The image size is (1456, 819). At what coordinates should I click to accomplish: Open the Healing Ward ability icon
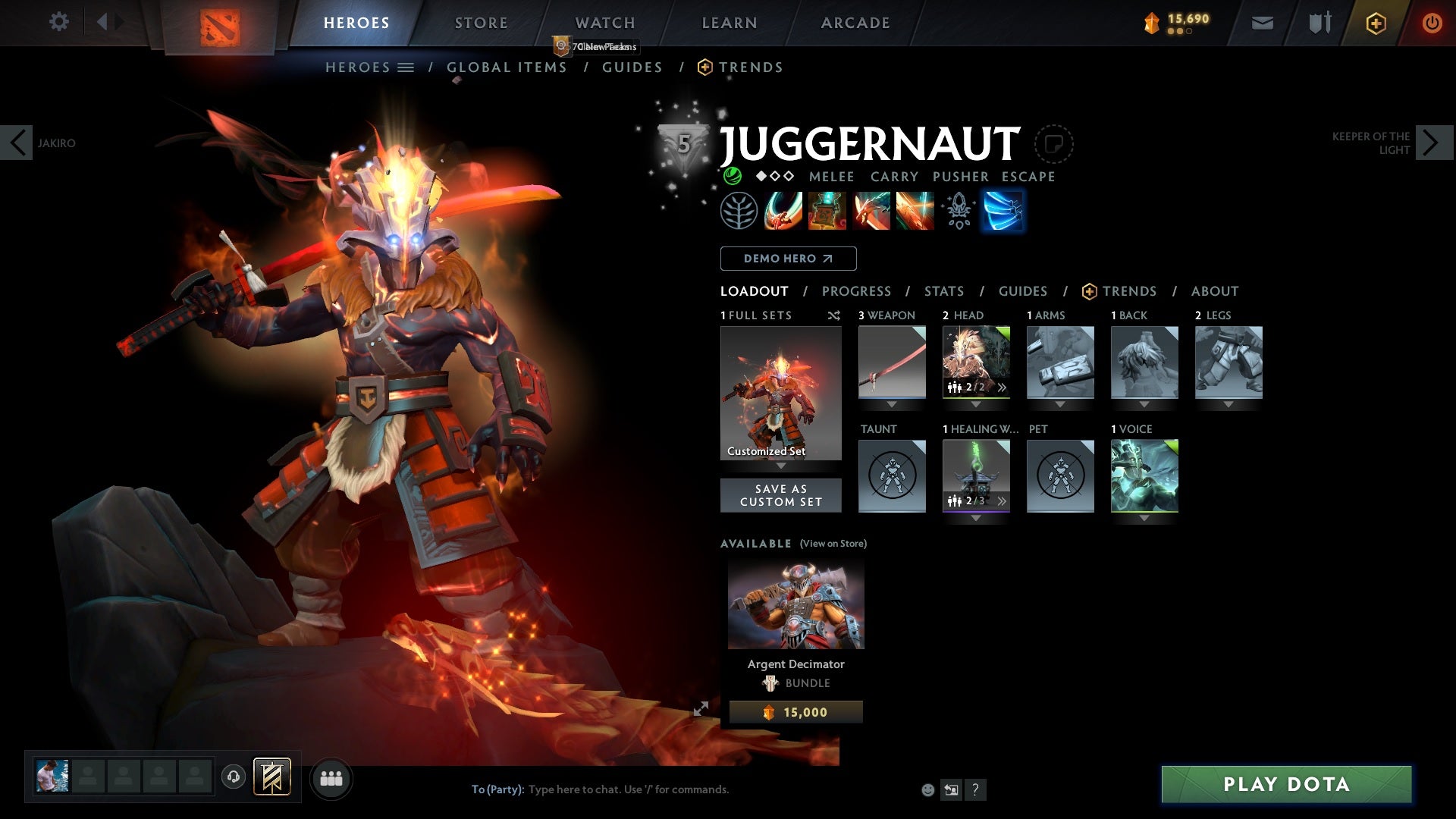click(x=828, y=211)
